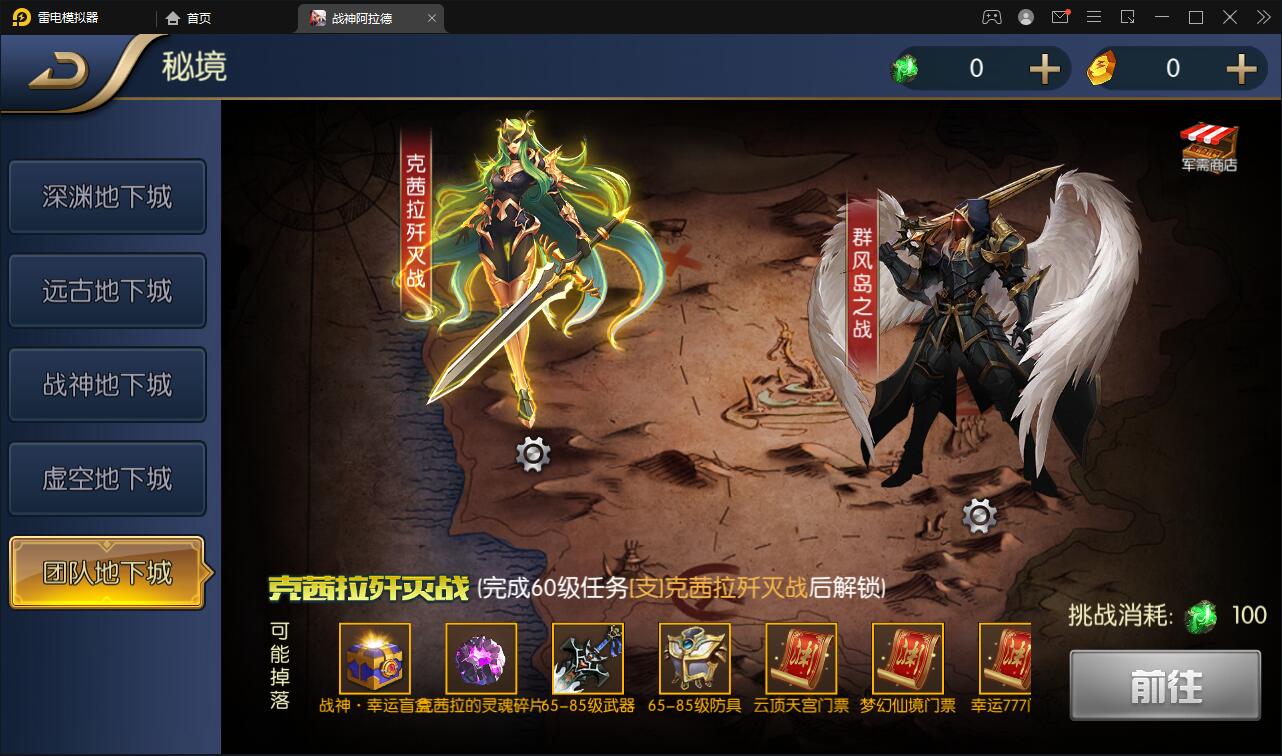Select the 团队地下城 team dungeon category
Image resolution: width=1282 pixels, height=756 pixels.
[x=107, y=572]
